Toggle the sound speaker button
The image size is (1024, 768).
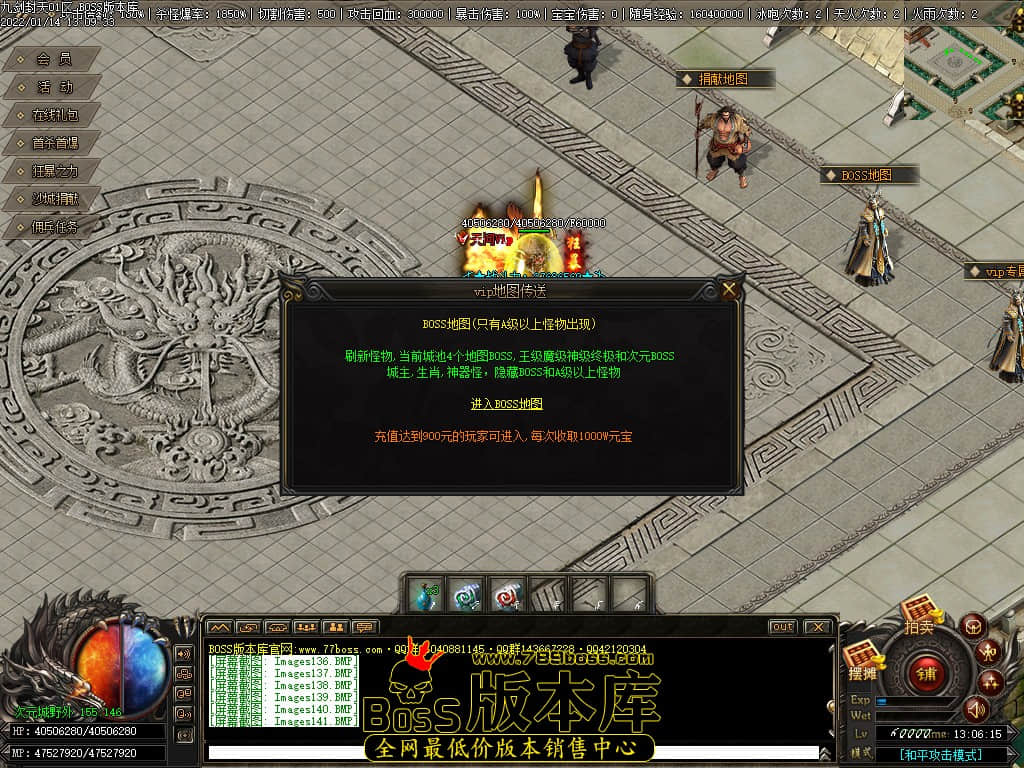click(x=976, y=709)
